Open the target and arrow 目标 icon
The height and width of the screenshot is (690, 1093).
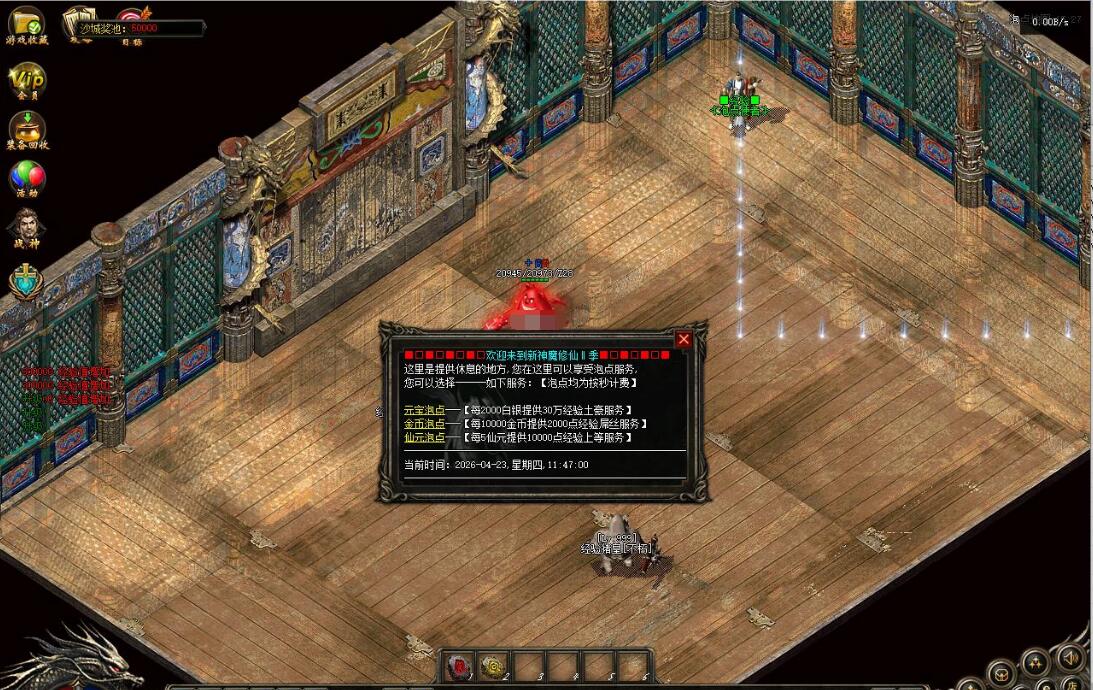tap(132, 20)
